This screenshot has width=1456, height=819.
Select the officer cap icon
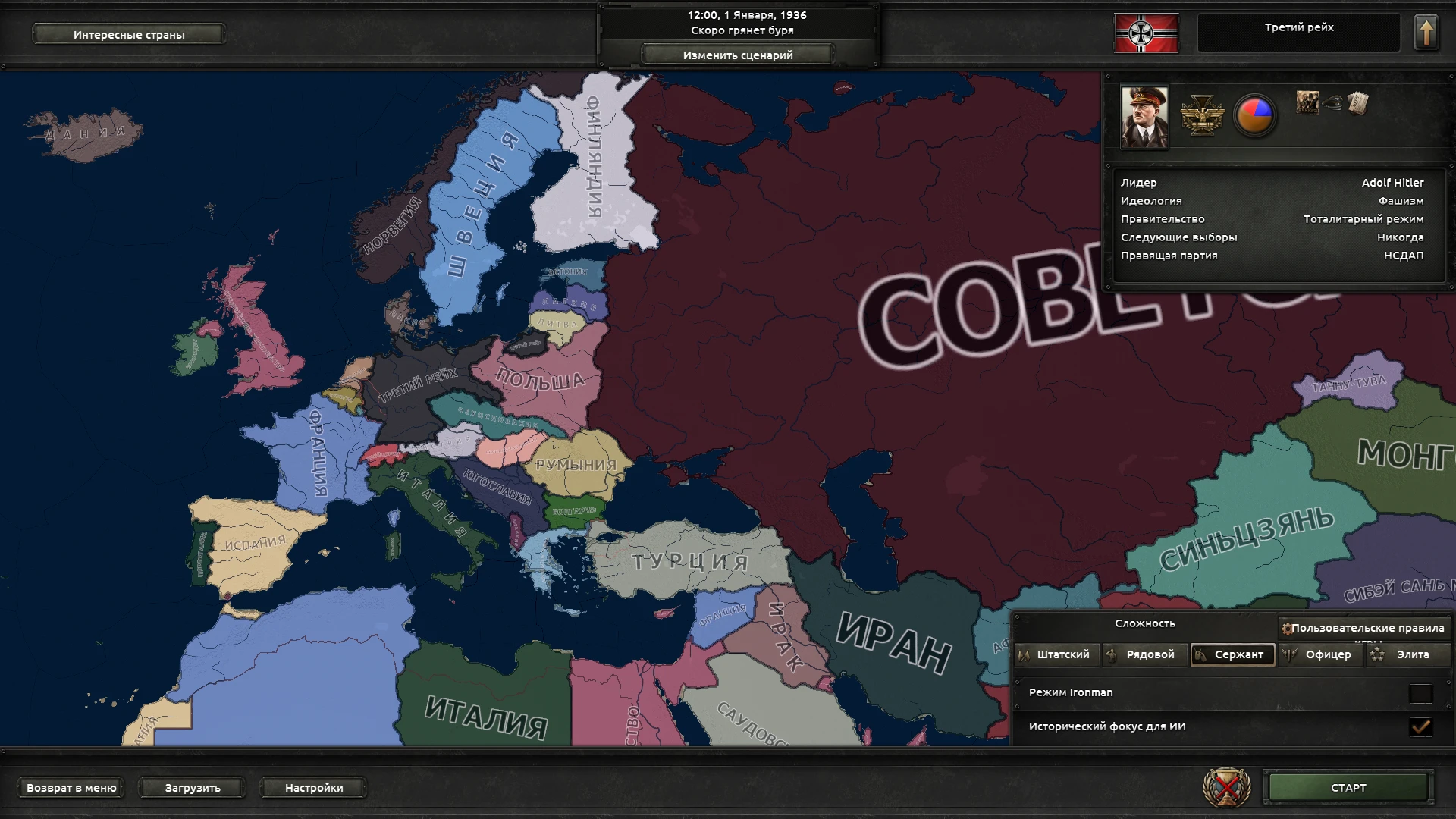1334,104
